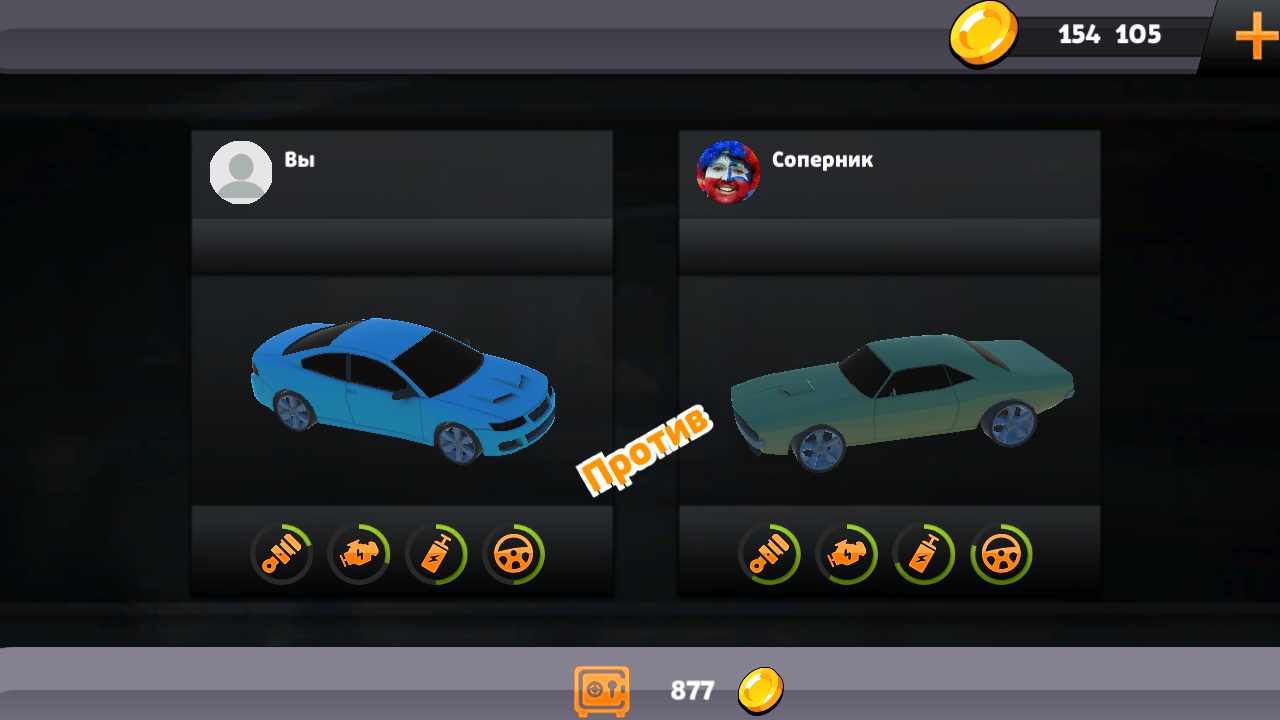
Task: Click the opponent's steering wheel stat icon
Action: pyautogui.click(x=1002, y=553)
